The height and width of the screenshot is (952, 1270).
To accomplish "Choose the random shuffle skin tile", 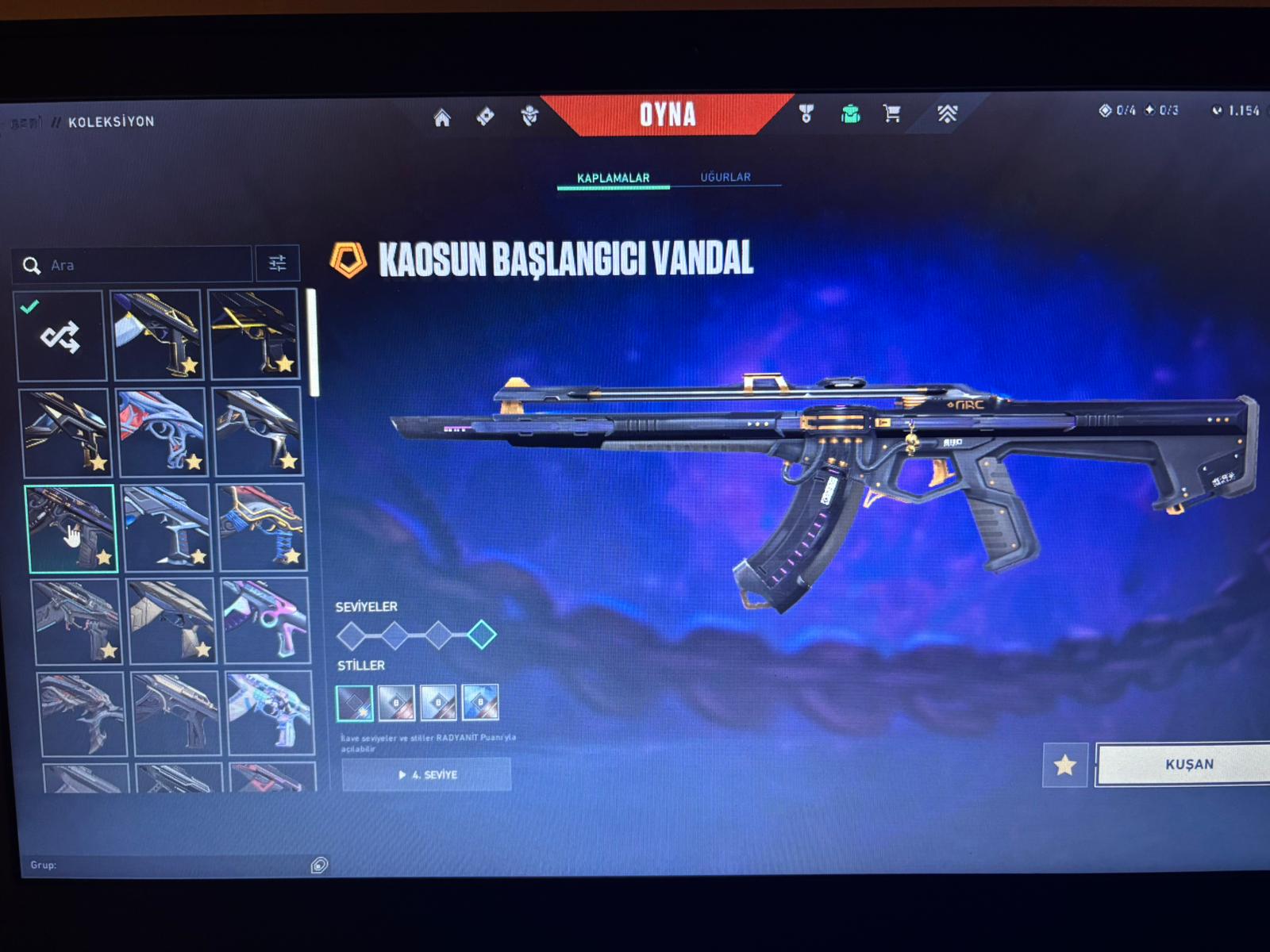I will (x=61, y=336).
